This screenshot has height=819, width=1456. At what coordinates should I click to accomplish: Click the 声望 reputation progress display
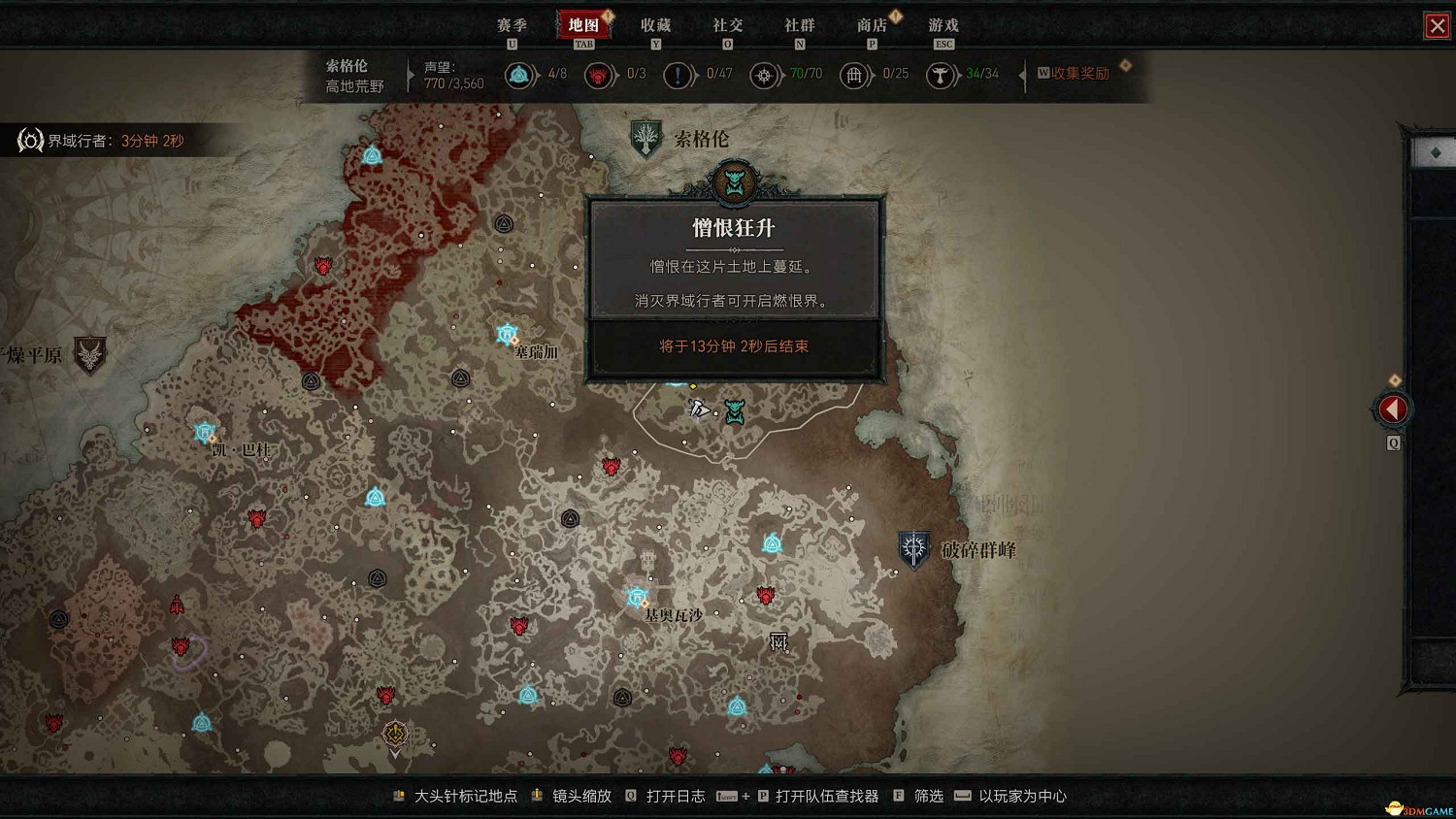coord(452,75)
